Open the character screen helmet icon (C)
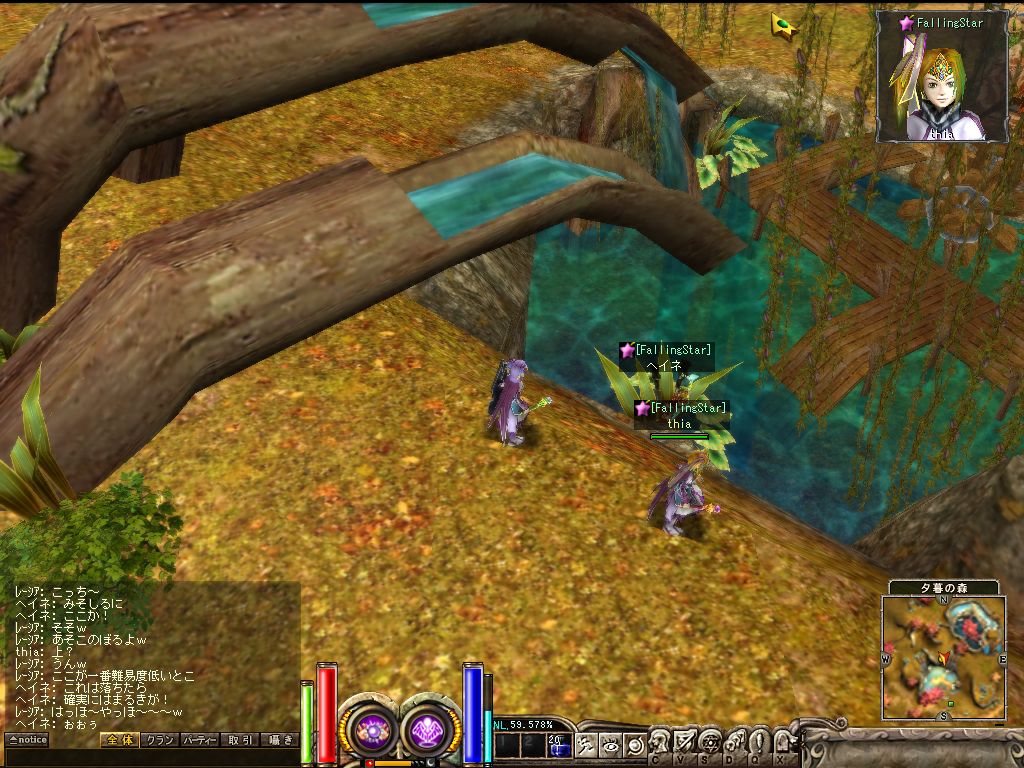 coord(660,743)
